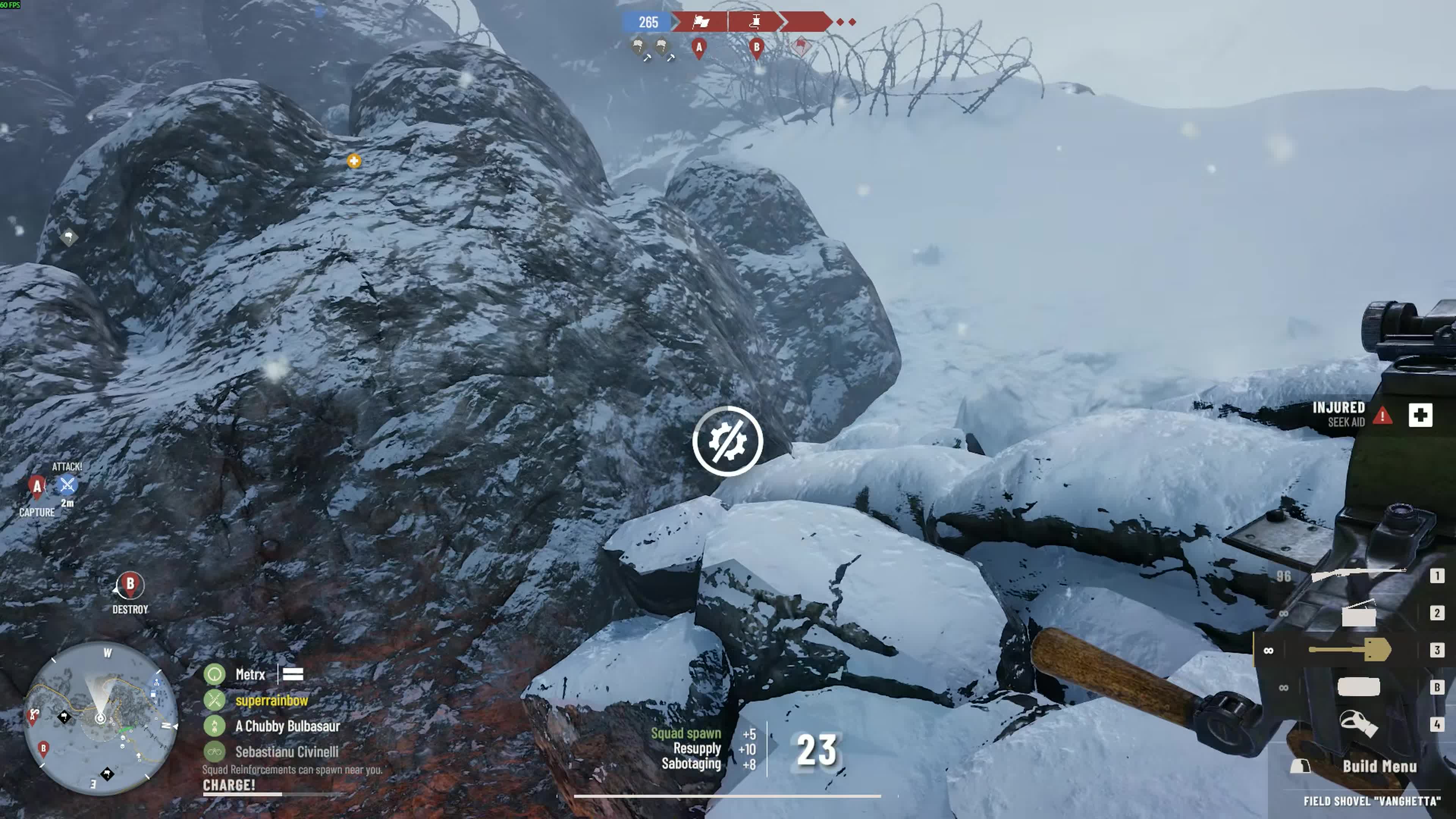Click Metrx's squad leader circle icon

click(215, 674)
